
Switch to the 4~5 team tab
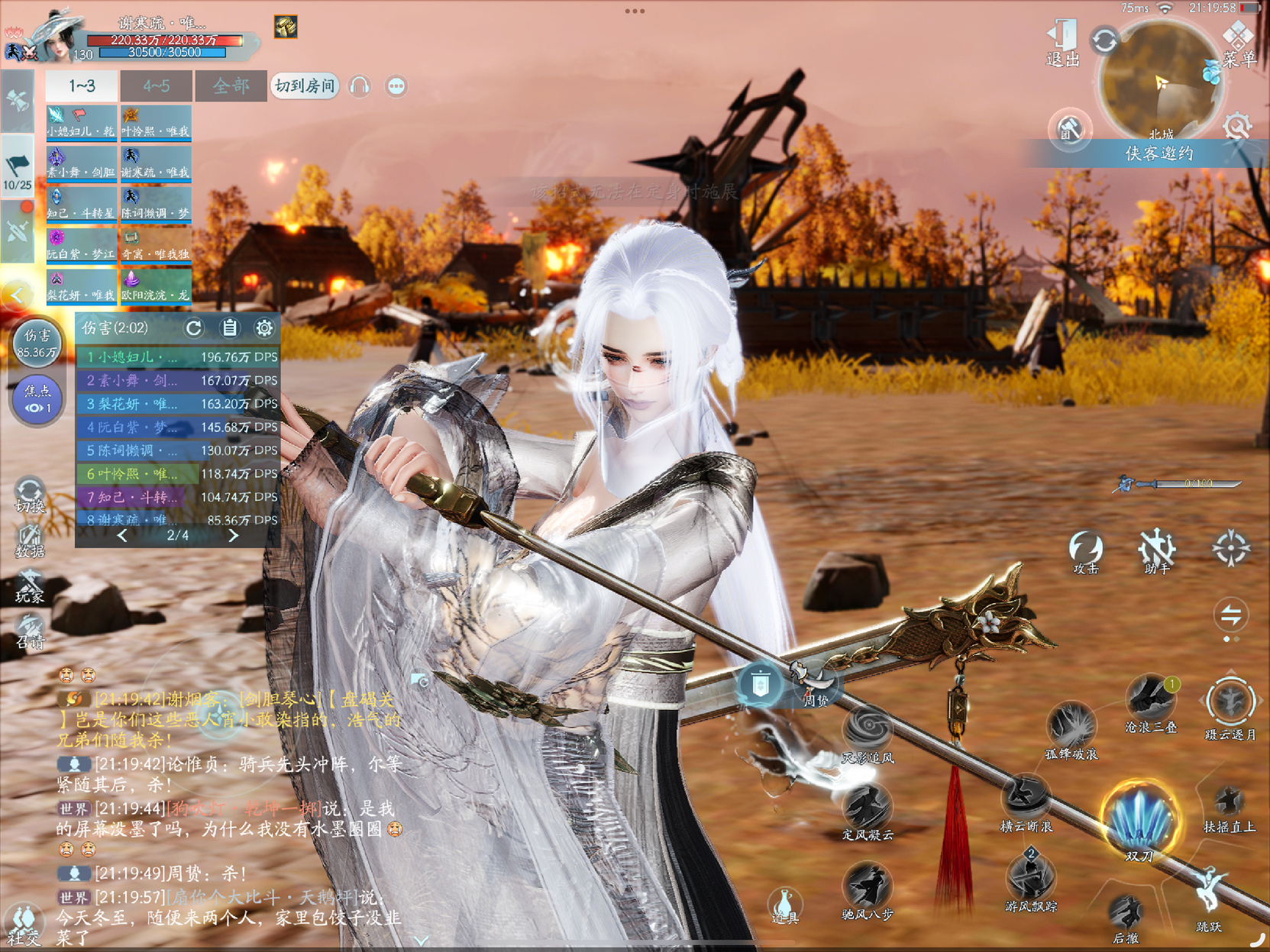[156, 86]
